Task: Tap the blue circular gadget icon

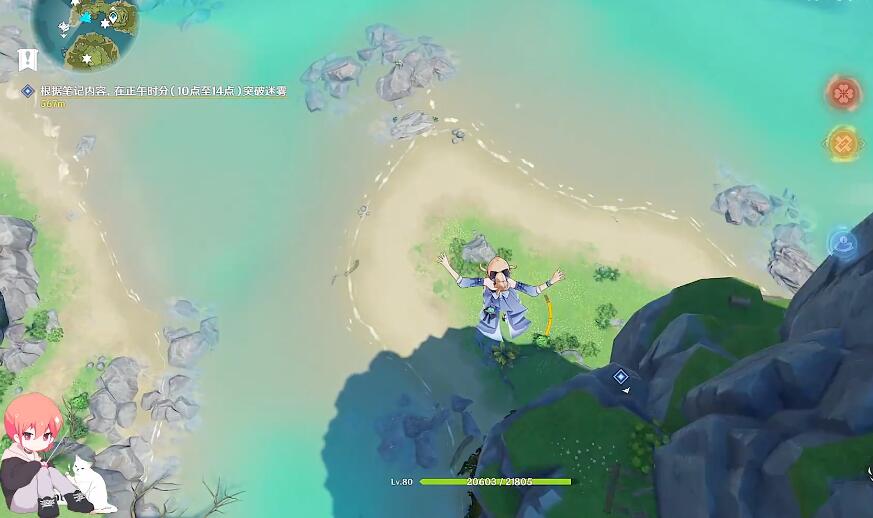Action: pyautogui.click(x=842, y=242)
